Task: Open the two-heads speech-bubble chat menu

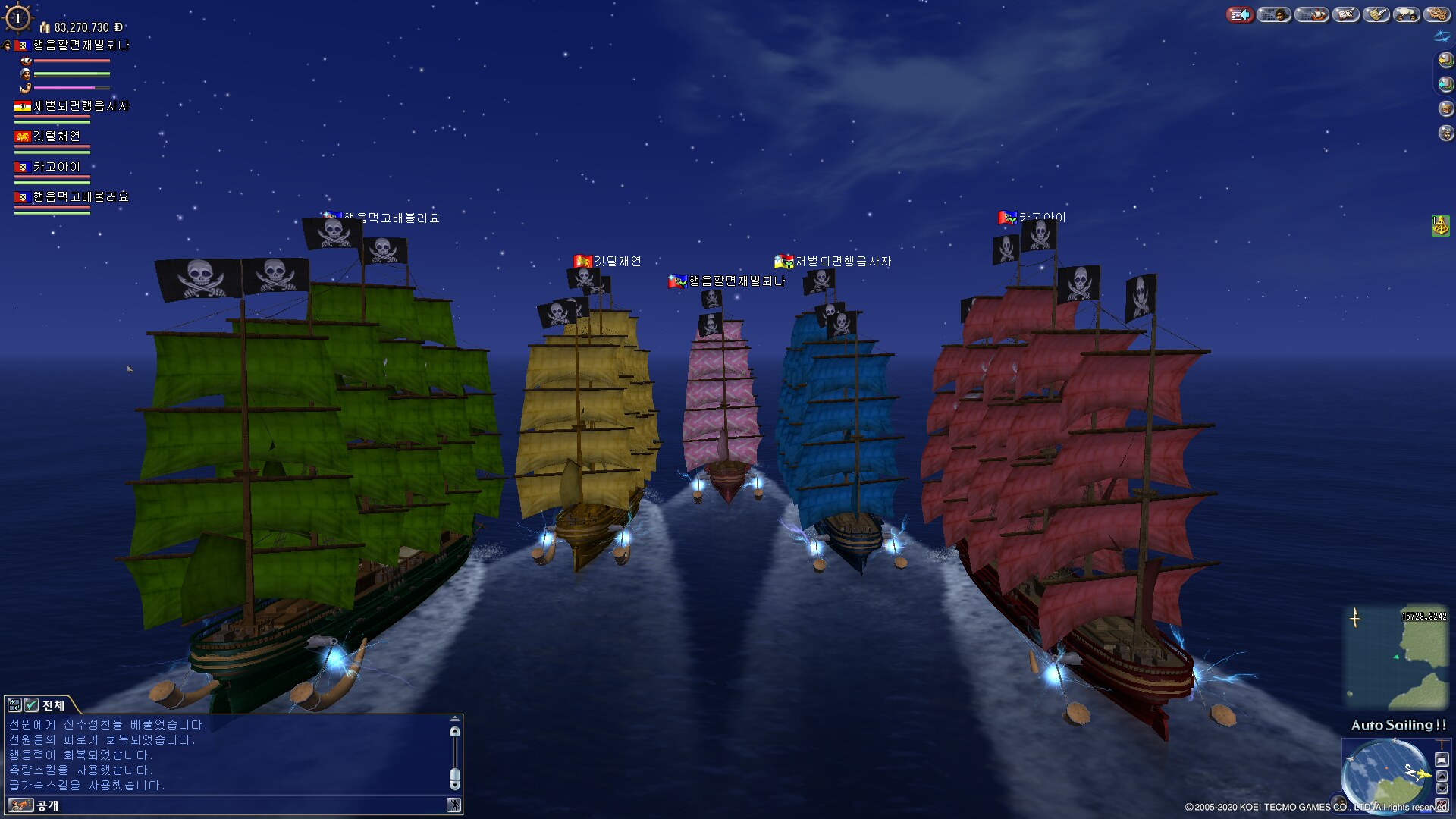Action: click(1407, 14)
